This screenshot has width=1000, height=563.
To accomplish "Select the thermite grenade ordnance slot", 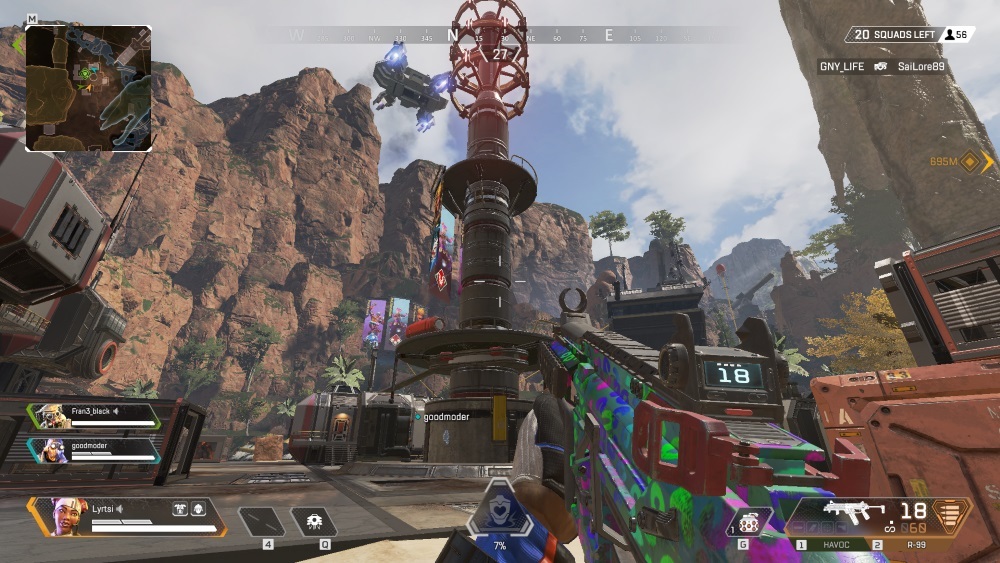I will pos(751,523).
